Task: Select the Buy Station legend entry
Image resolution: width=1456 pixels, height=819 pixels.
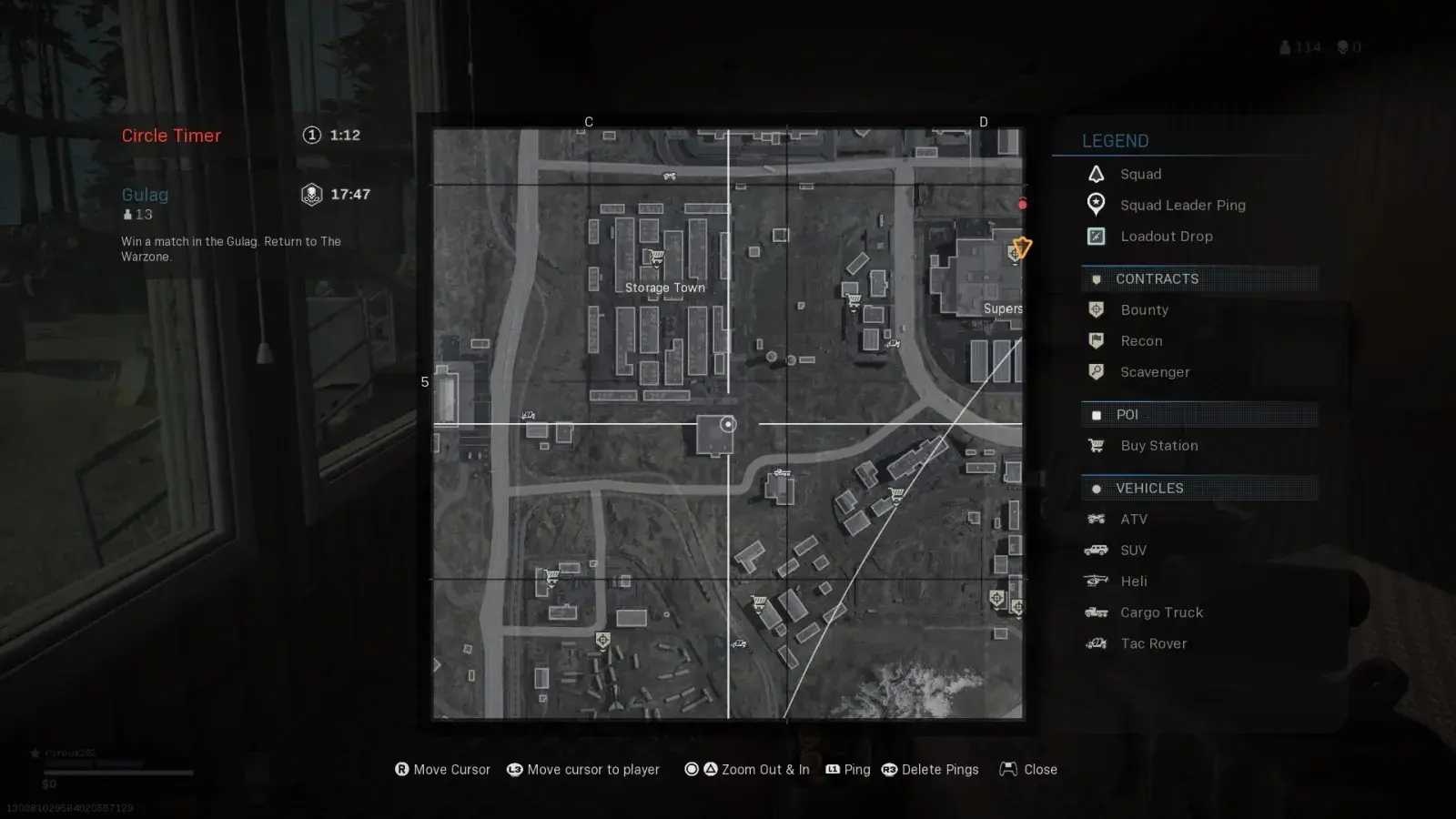Action: (1158, 445)
